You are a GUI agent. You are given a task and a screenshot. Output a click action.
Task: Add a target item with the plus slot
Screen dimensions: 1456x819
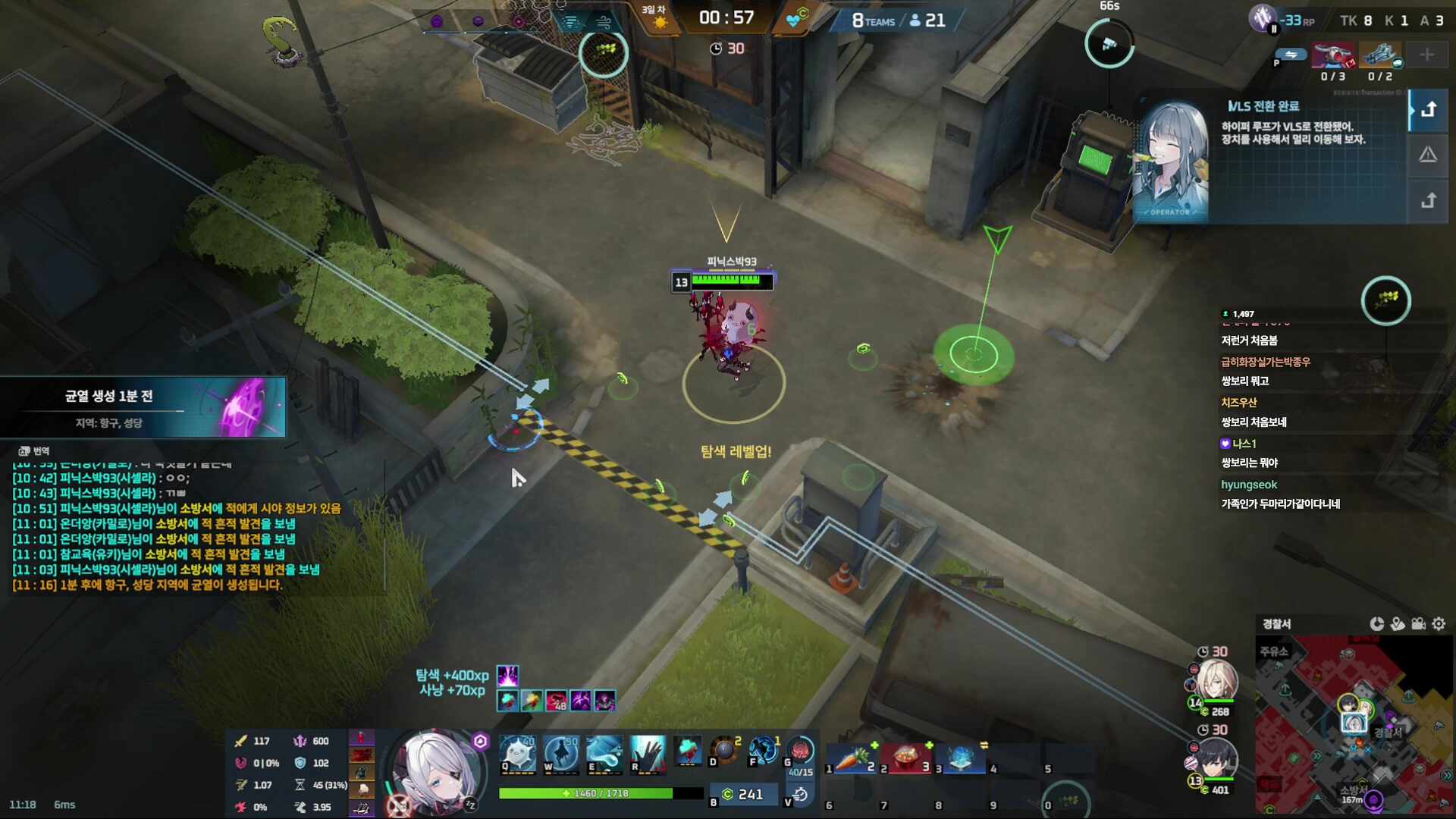click(1426, 55)
